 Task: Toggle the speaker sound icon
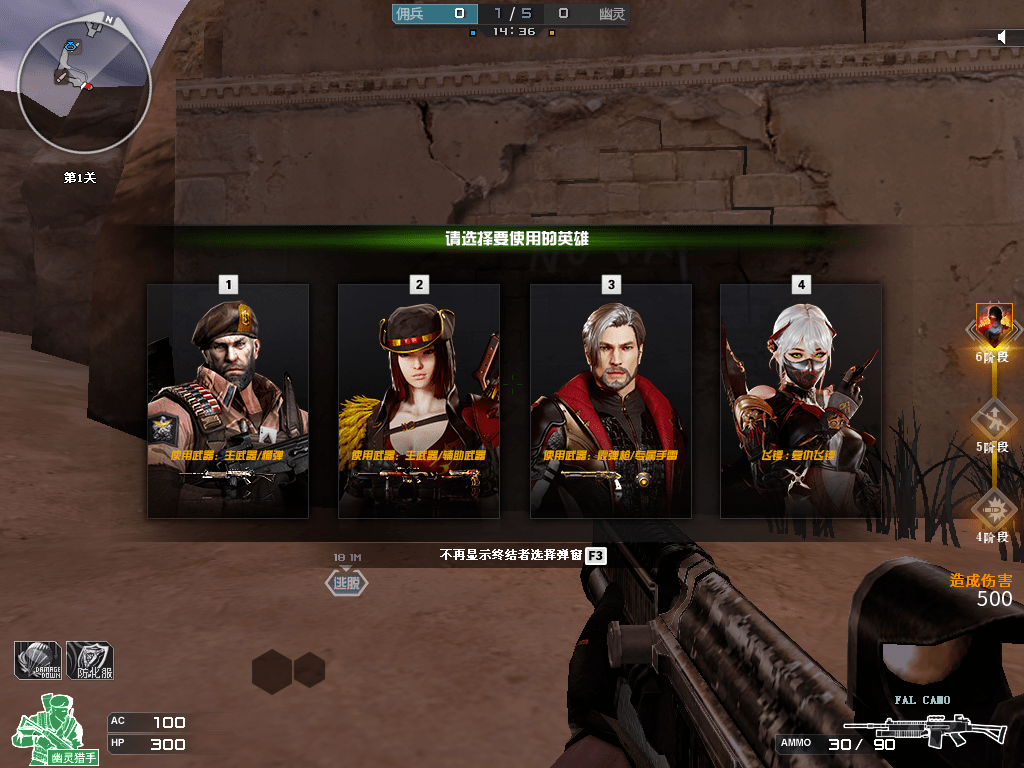1004,37
